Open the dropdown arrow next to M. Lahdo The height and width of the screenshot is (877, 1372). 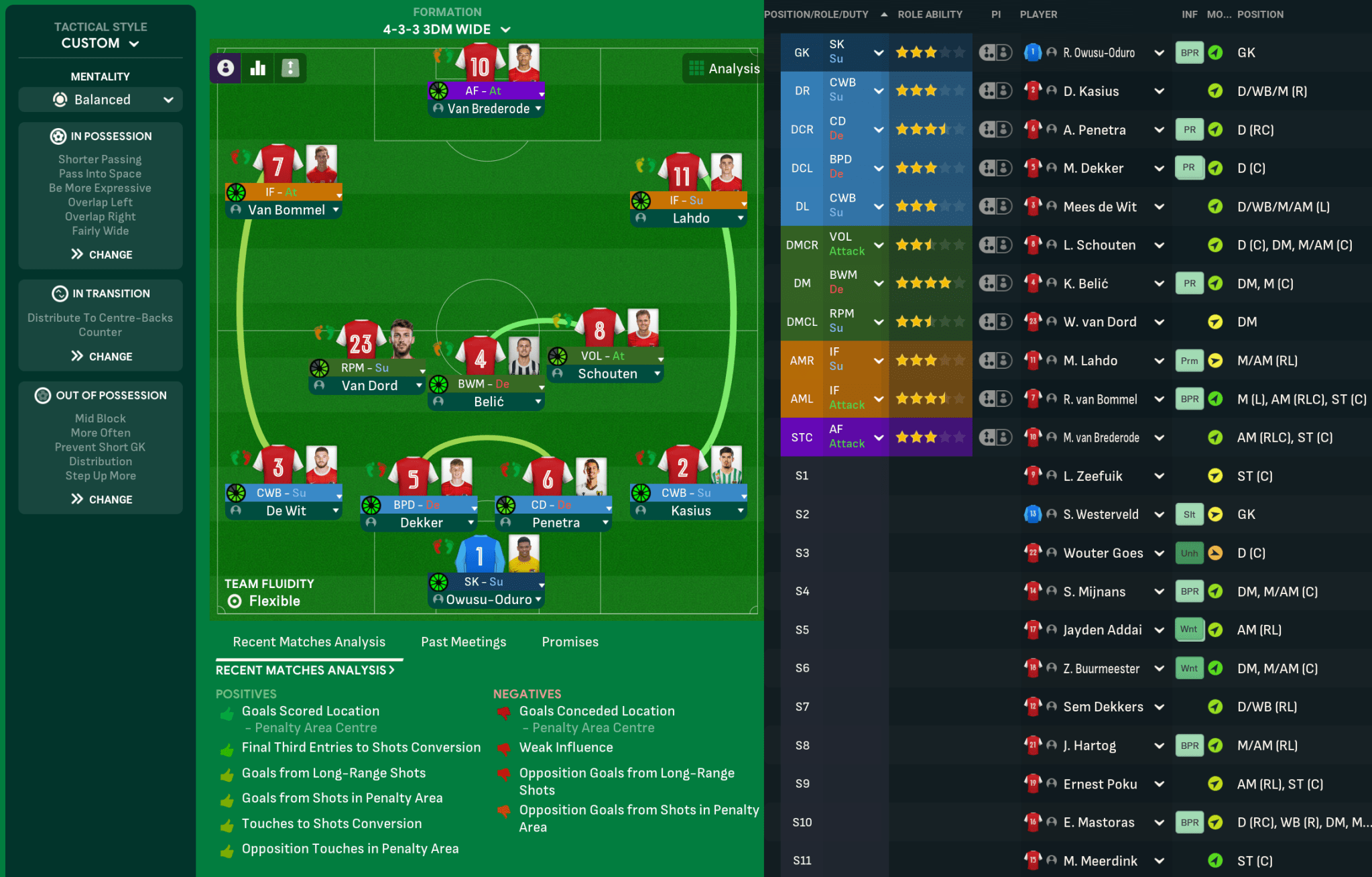coord(1159,360)
